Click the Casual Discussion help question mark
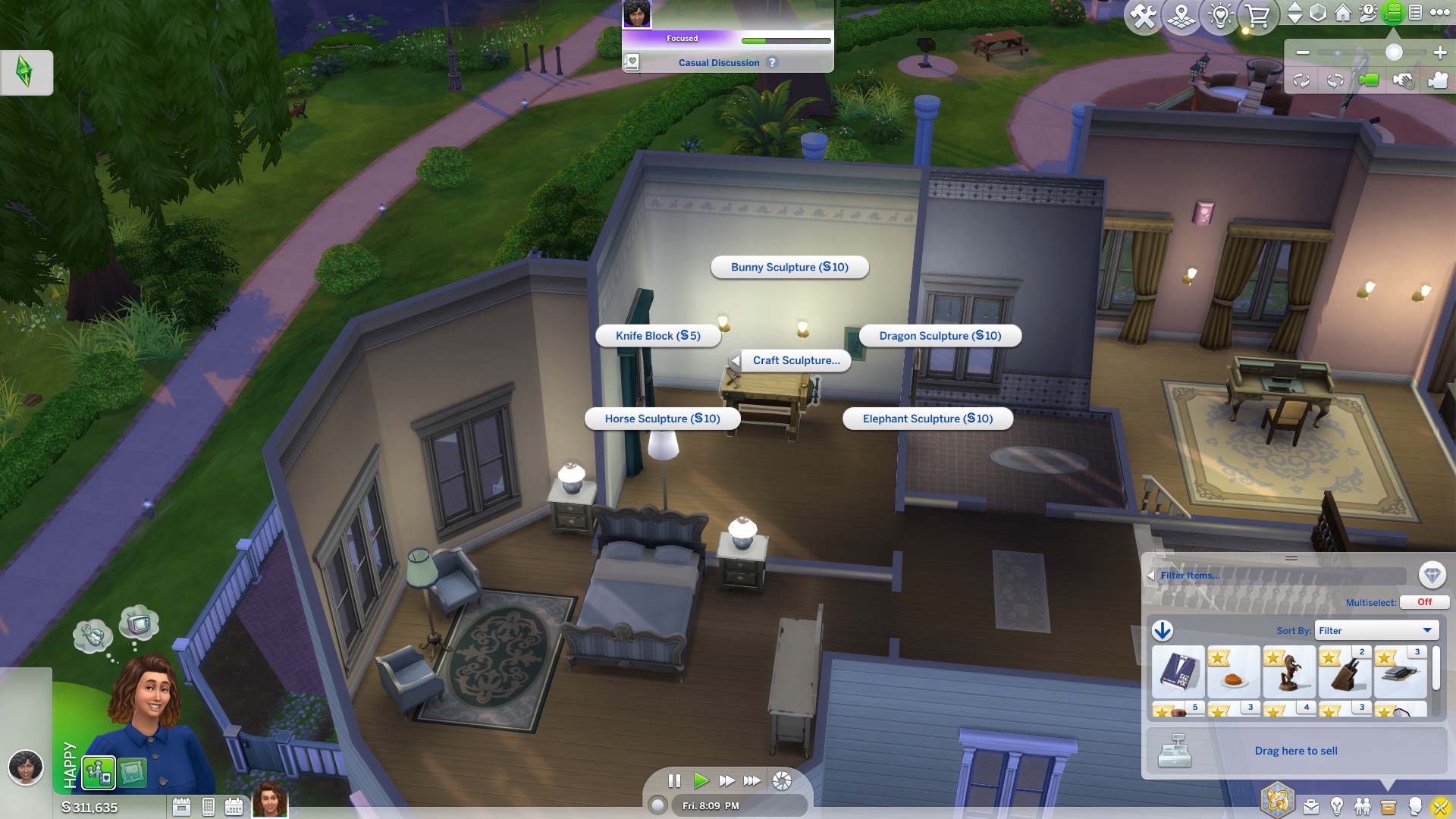The image size is (1456, 819). pyautogui.click(x=773, y=62)
